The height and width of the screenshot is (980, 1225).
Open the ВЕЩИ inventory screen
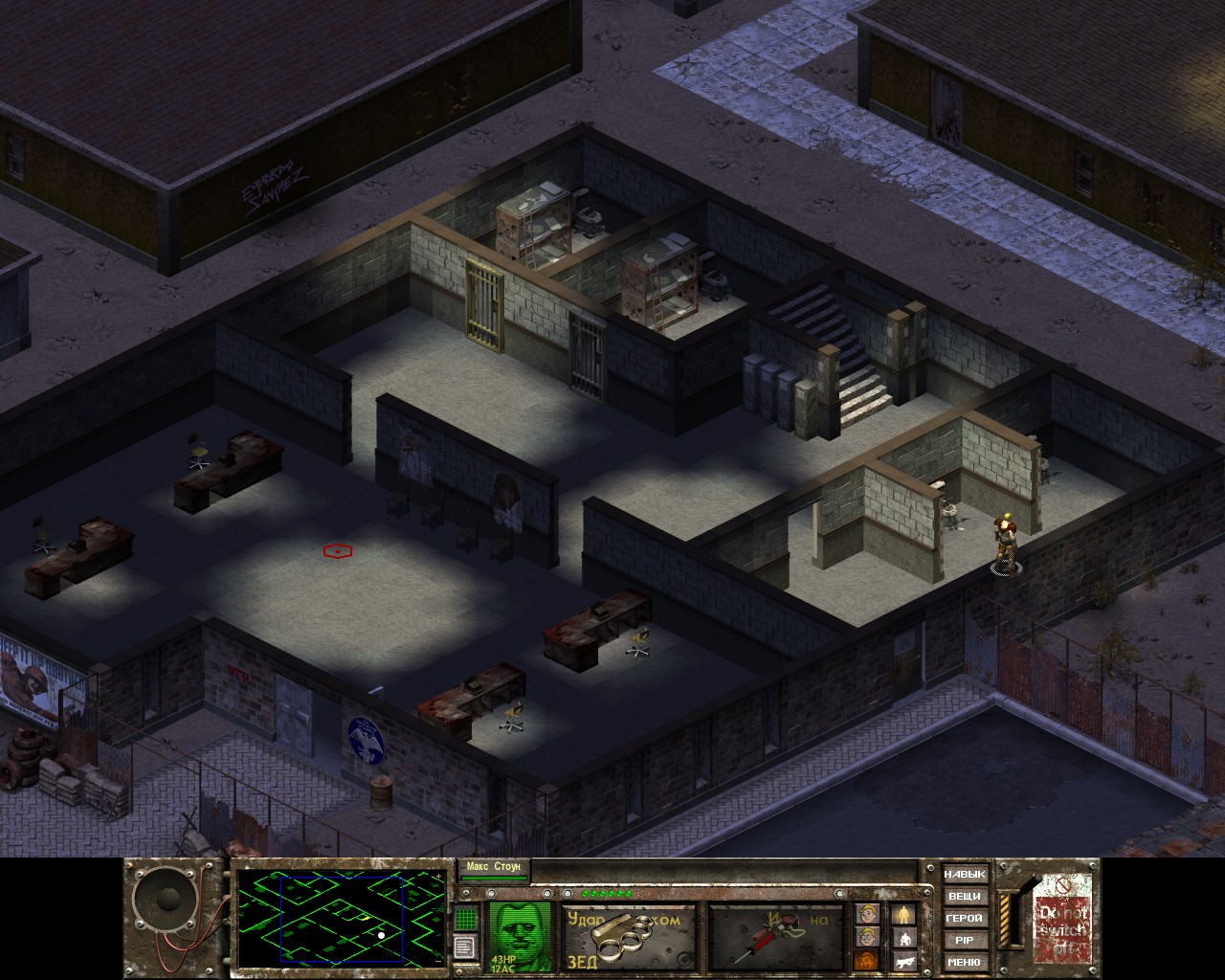(964, 897)
